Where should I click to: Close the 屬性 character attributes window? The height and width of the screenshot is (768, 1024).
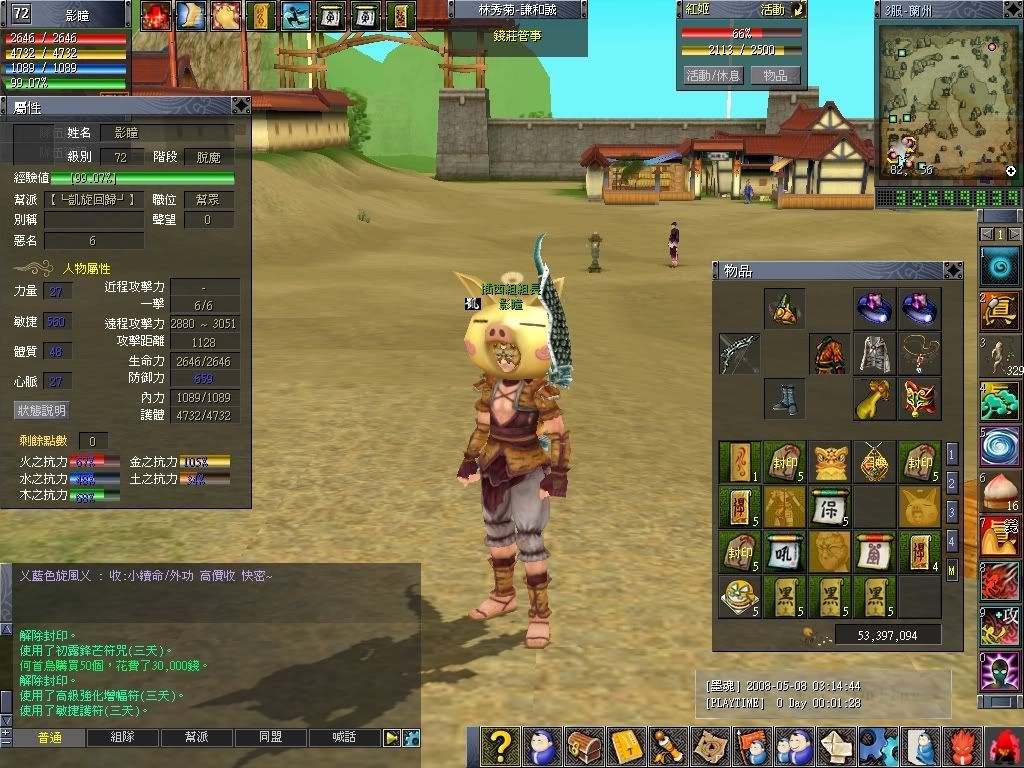[x=240, y=105]
